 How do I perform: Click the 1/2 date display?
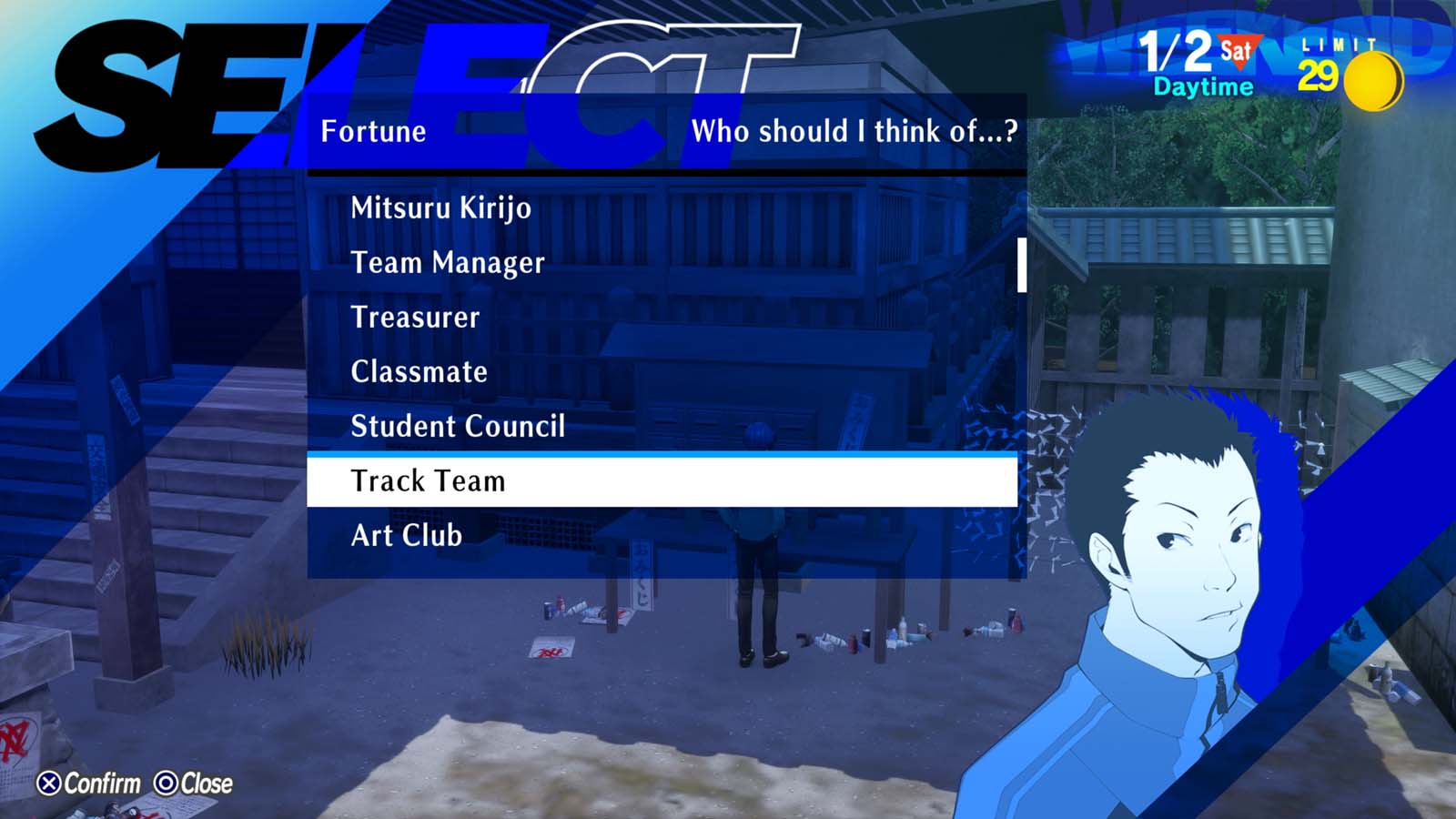coord(1178,50)
